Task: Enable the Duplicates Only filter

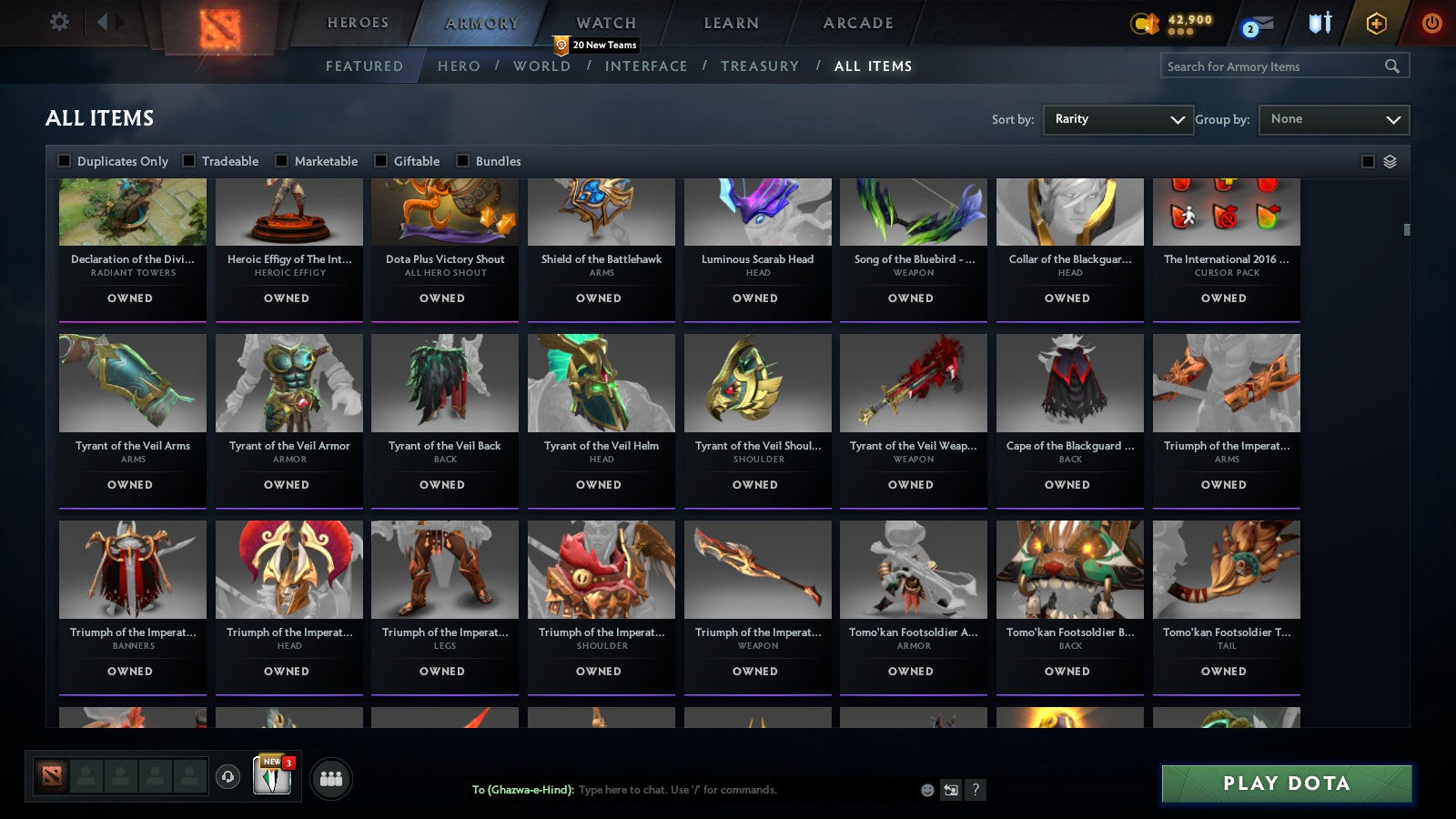Action: tap(64, 160)
